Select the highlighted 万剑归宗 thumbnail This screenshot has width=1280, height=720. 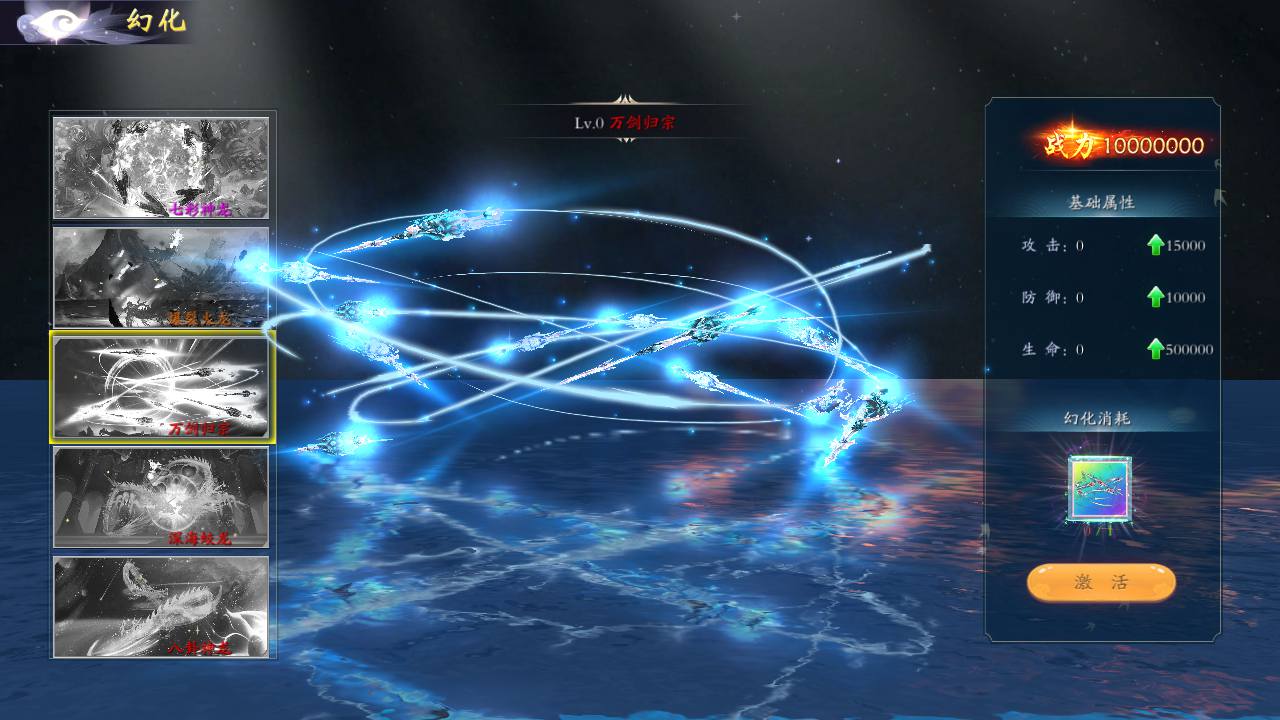[x=161, y=387]
